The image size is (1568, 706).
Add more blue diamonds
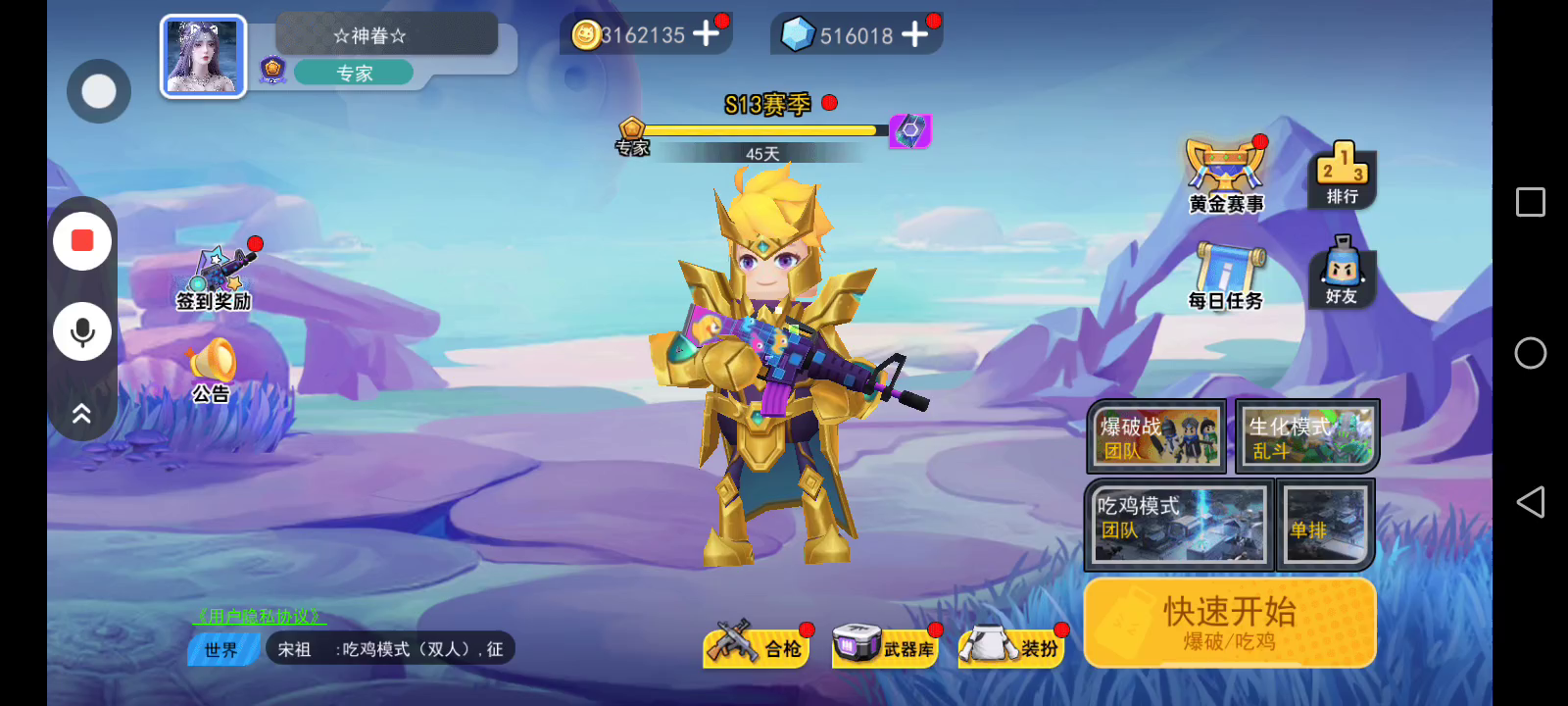click(914, 34)
